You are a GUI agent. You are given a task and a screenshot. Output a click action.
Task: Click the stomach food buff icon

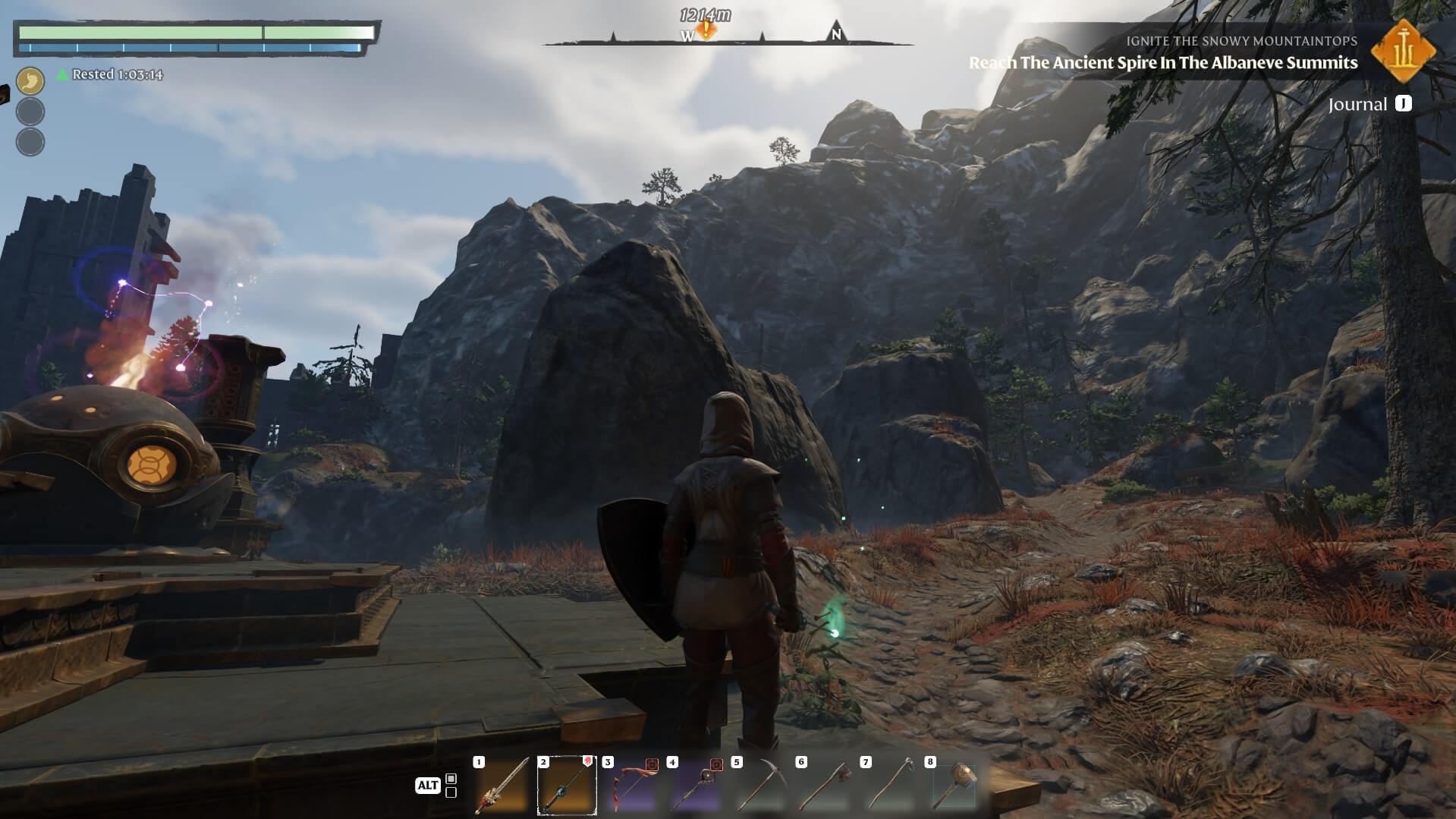(x=30, y=80)
